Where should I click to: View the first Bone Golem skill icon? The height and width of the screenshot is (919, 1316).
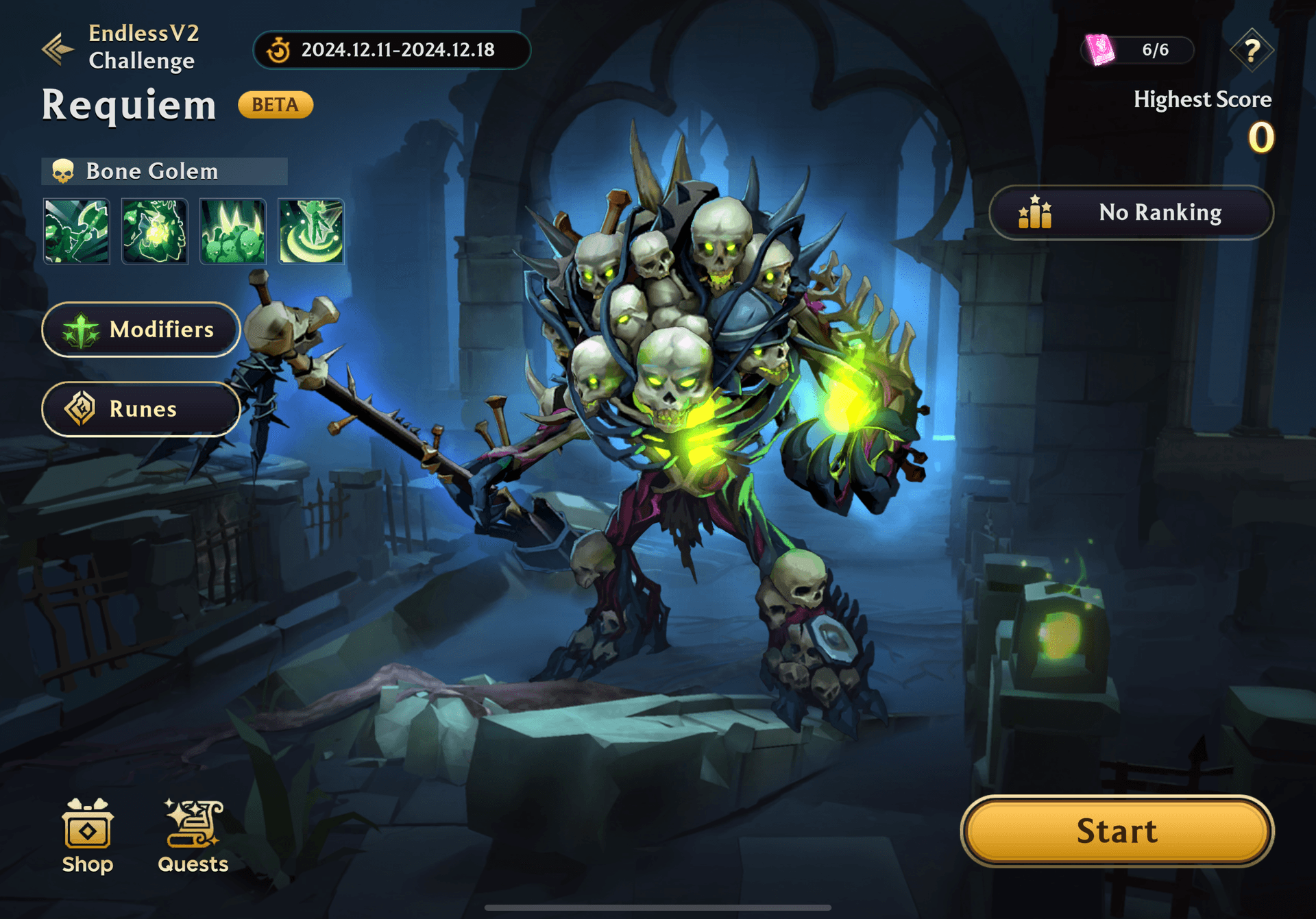click(x=77, y=232)
